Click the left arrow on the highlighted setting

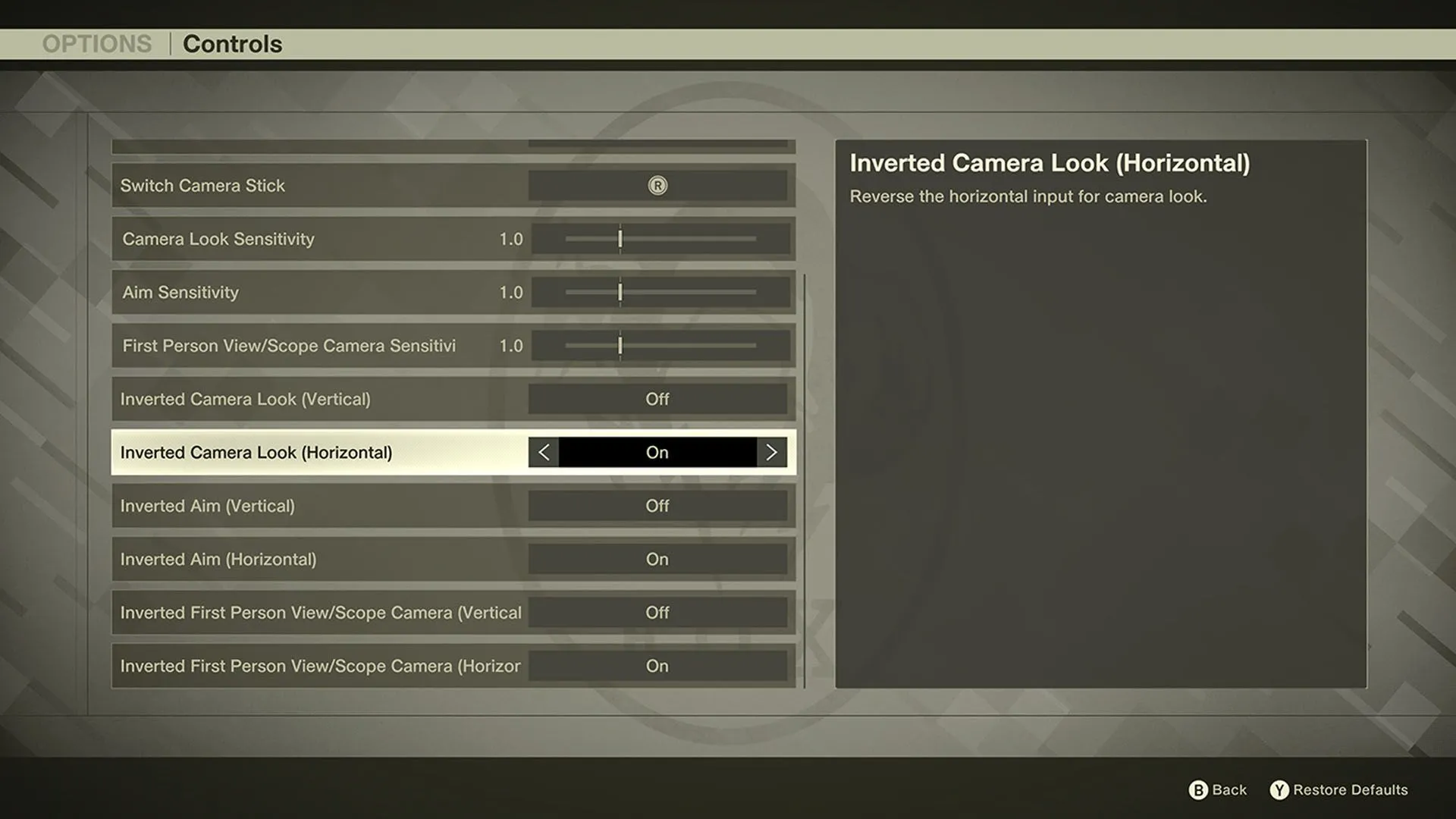click(x=543, y=452)
